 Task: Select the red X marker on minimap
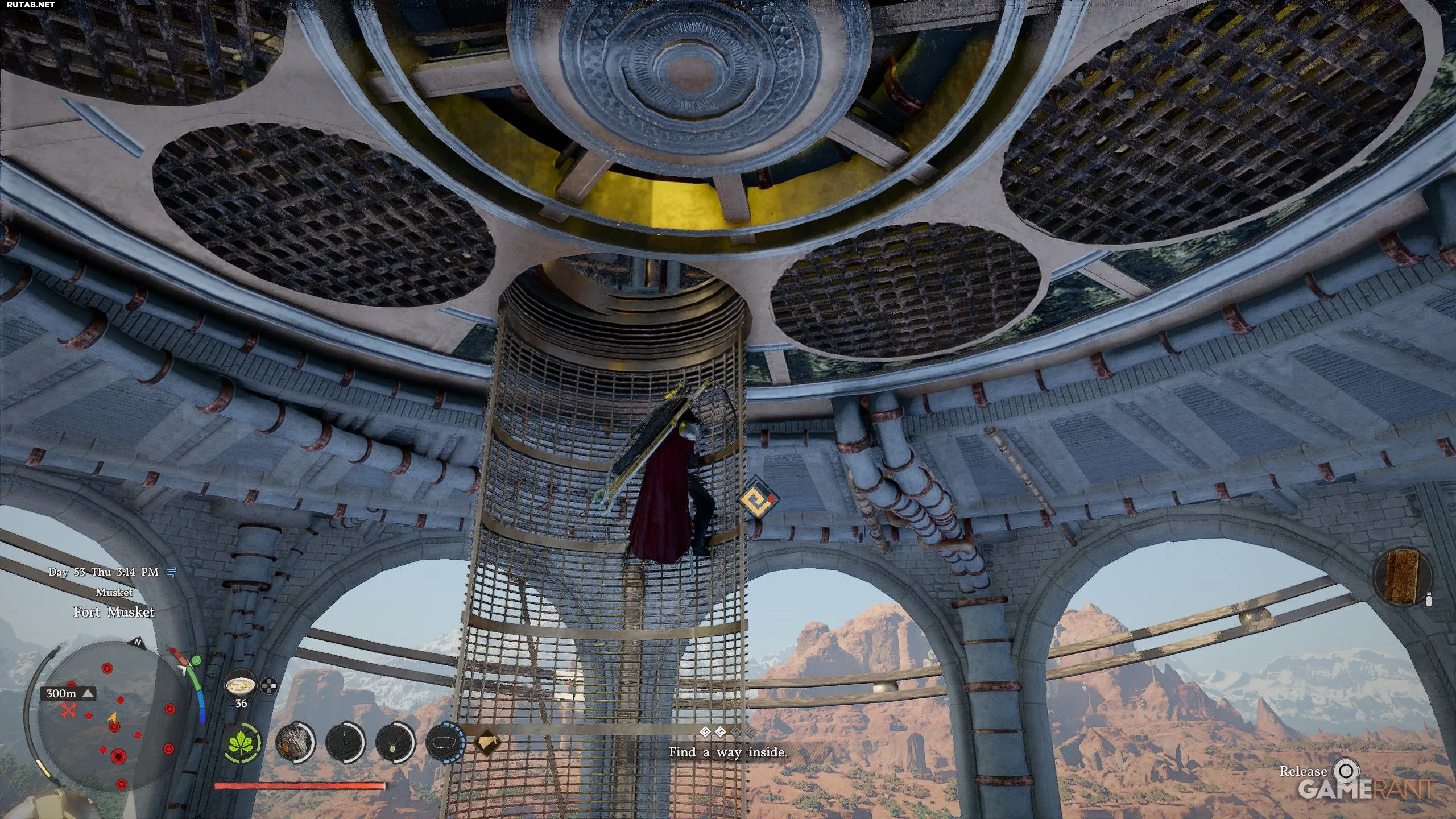pyautogui.click(x=69, y=710)
